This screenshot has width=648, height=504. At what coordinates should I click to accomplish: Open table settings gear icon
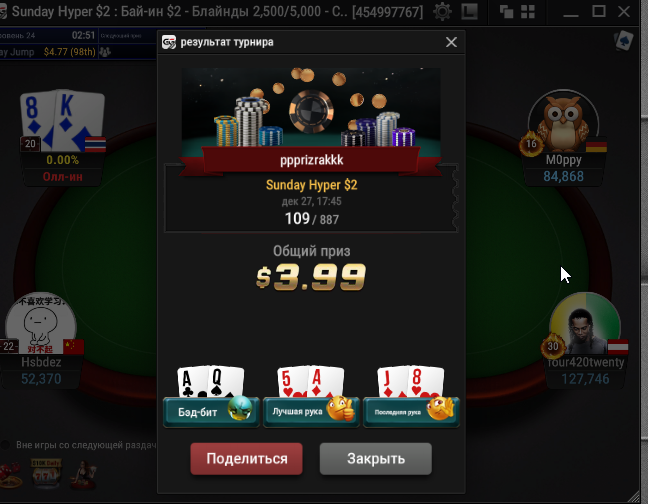pos(441,12)
